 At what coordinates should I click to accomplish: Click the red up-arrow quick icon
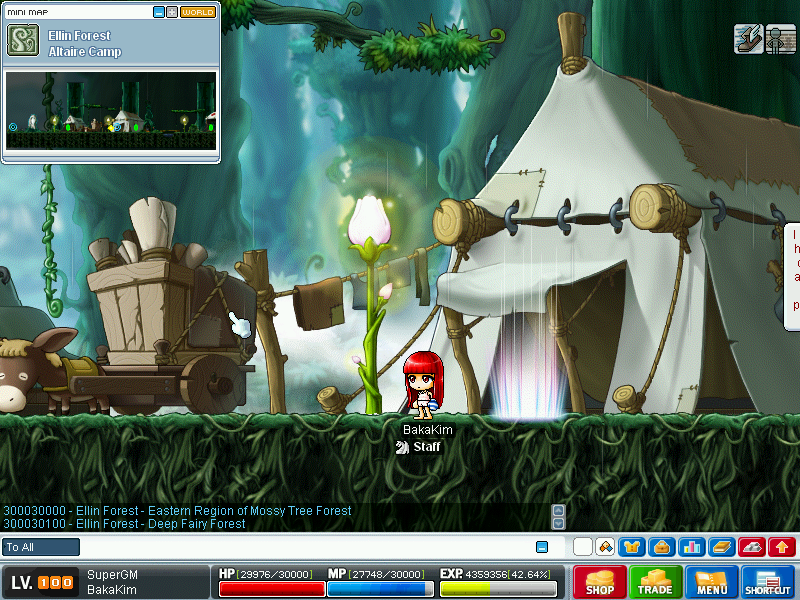[x=781, y=547]
